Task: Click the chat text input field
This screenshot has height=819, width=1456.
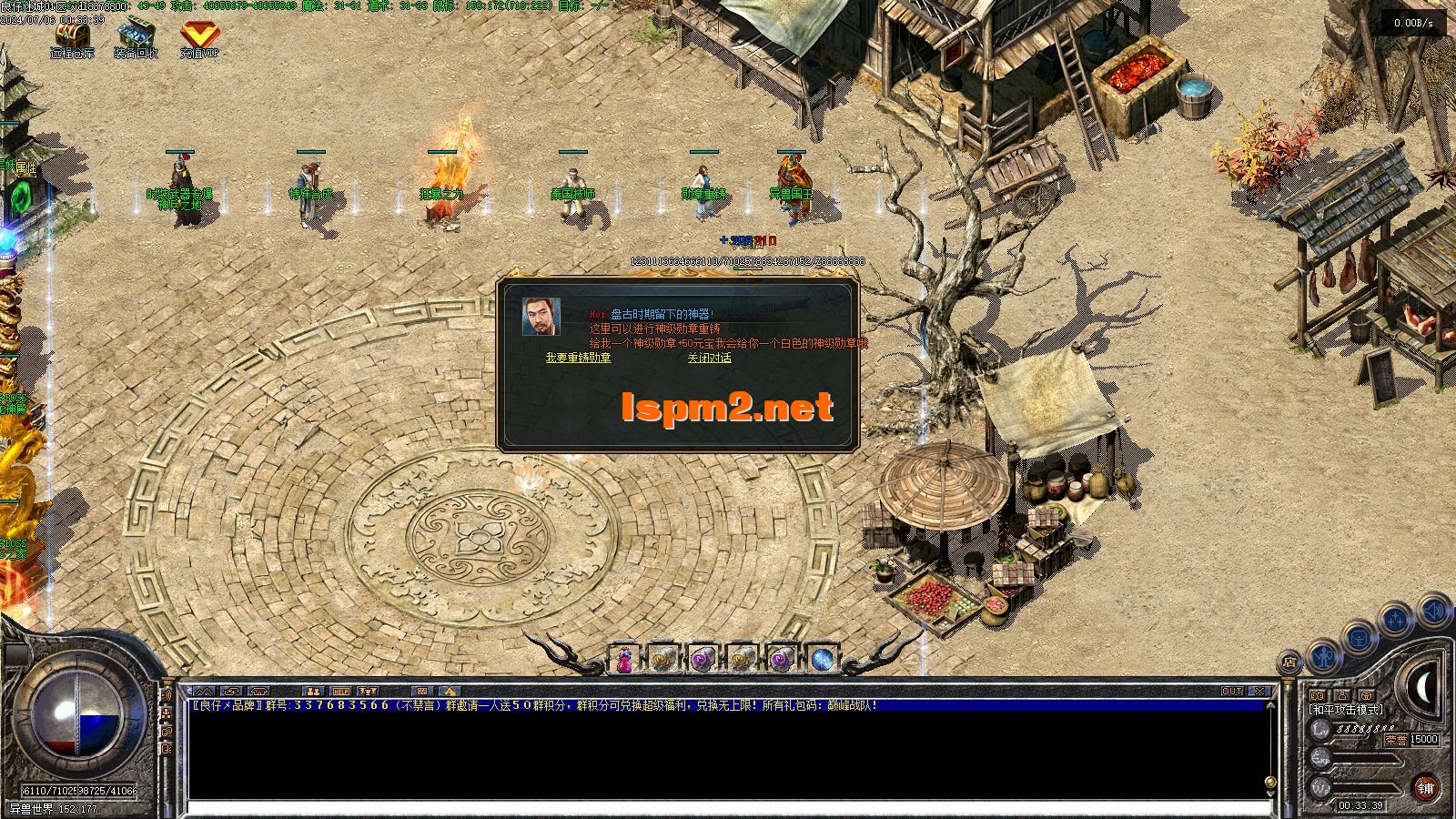Action: 728,807
